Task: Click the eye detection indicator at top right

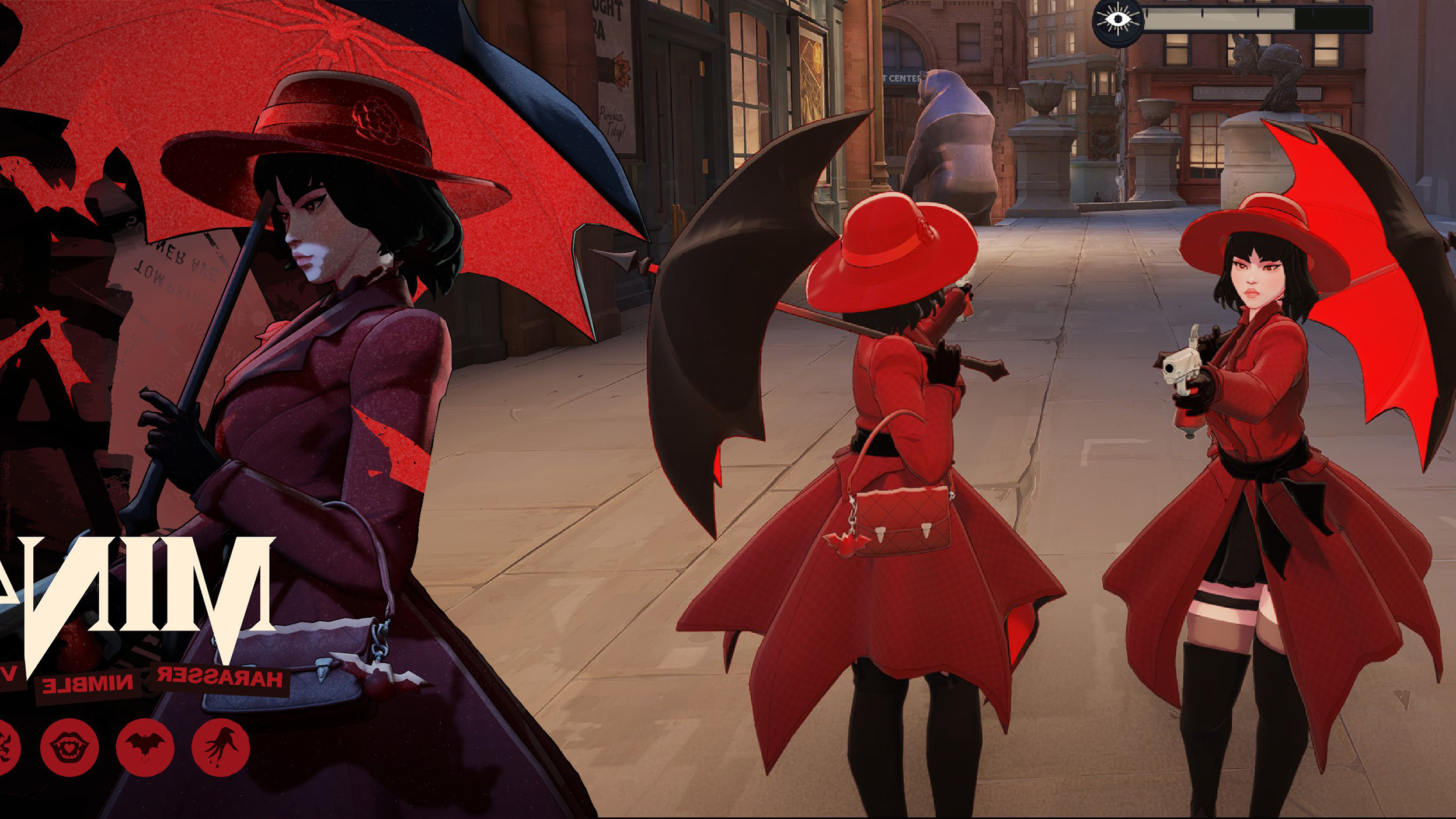Action: [1119, 22]
